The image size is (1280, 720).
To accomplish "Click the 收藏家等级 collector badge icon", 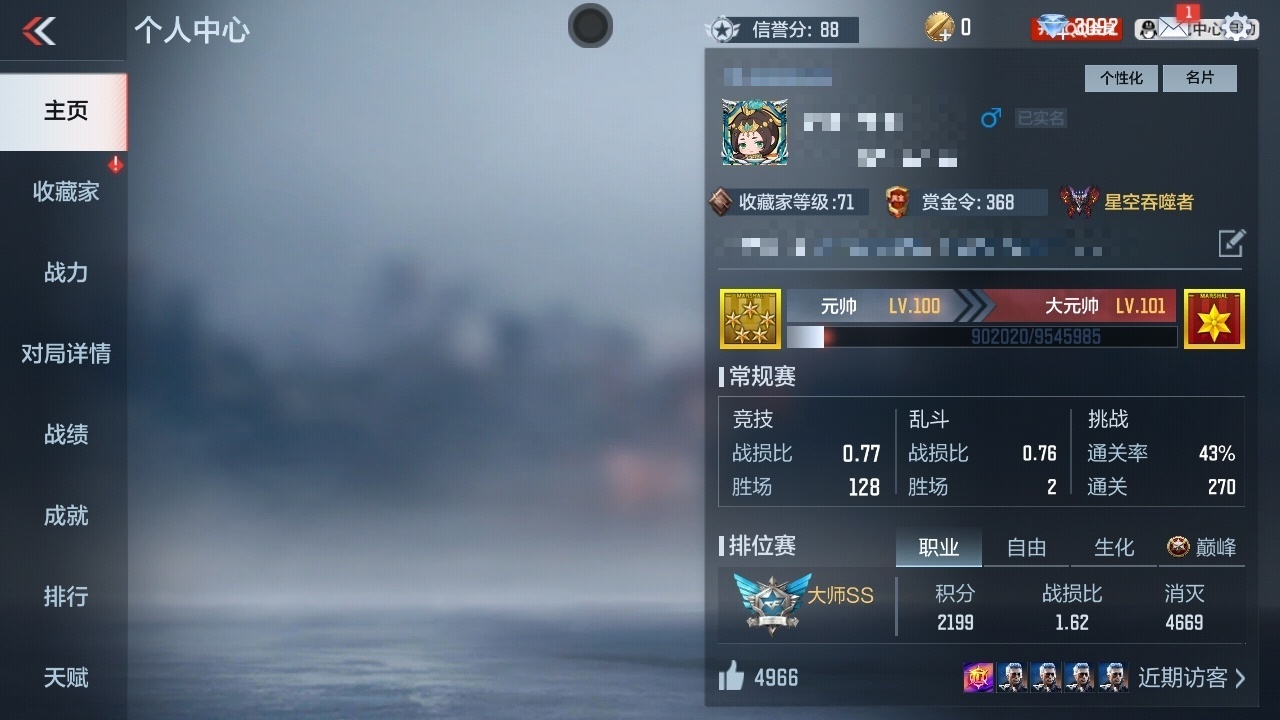I will click(x=722, y=200).
